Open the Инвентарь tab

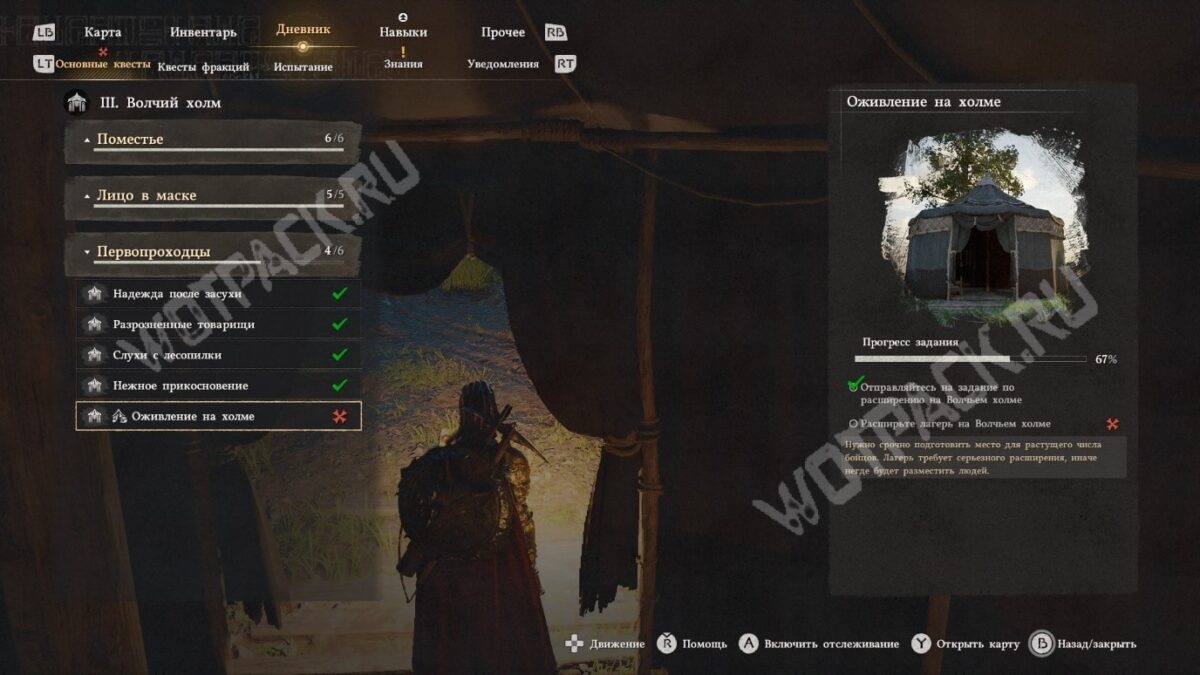pos(203,32)
